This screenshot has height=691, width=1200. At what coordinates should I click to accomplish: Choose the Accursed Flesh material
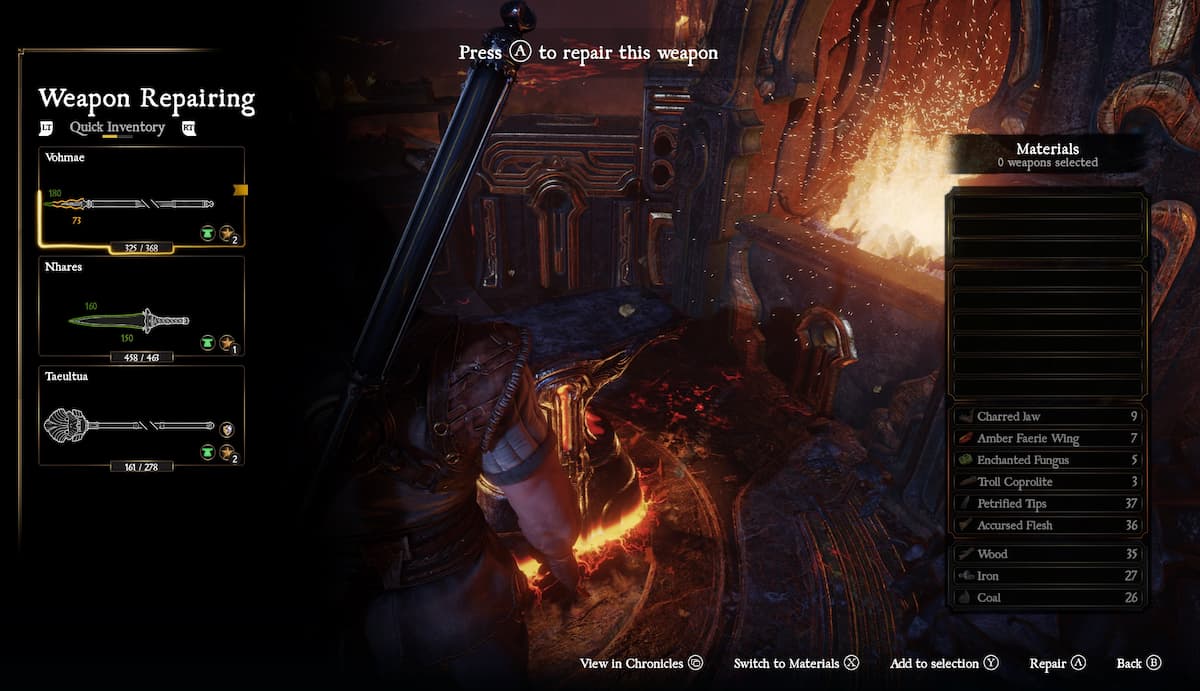click(1046, 526)
